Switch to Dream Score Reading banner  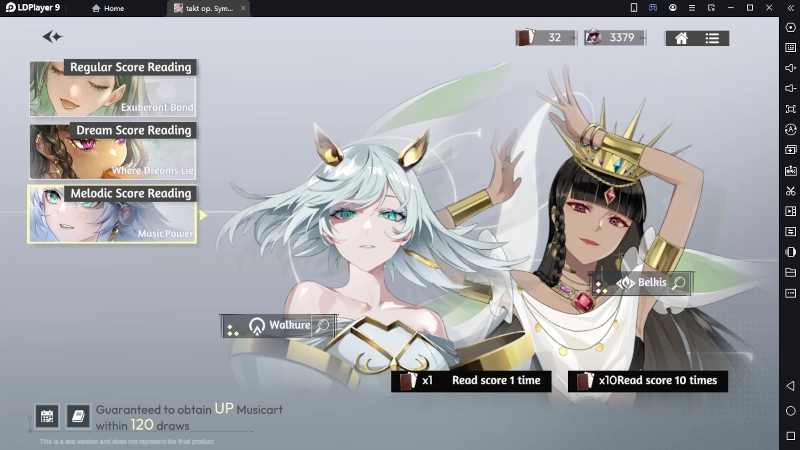coord(112,151)
